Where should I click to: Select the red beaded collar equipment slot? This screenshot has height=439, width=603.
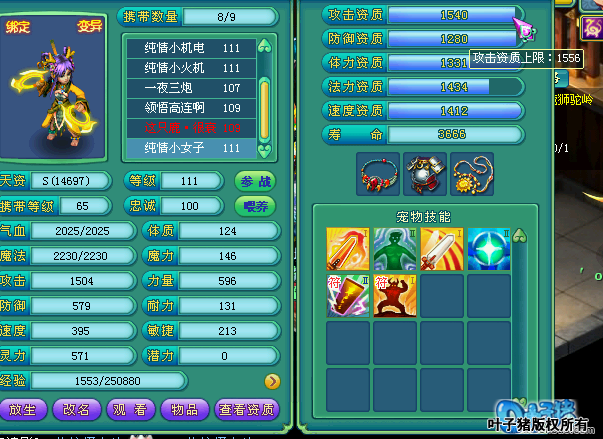coord(378,174)
